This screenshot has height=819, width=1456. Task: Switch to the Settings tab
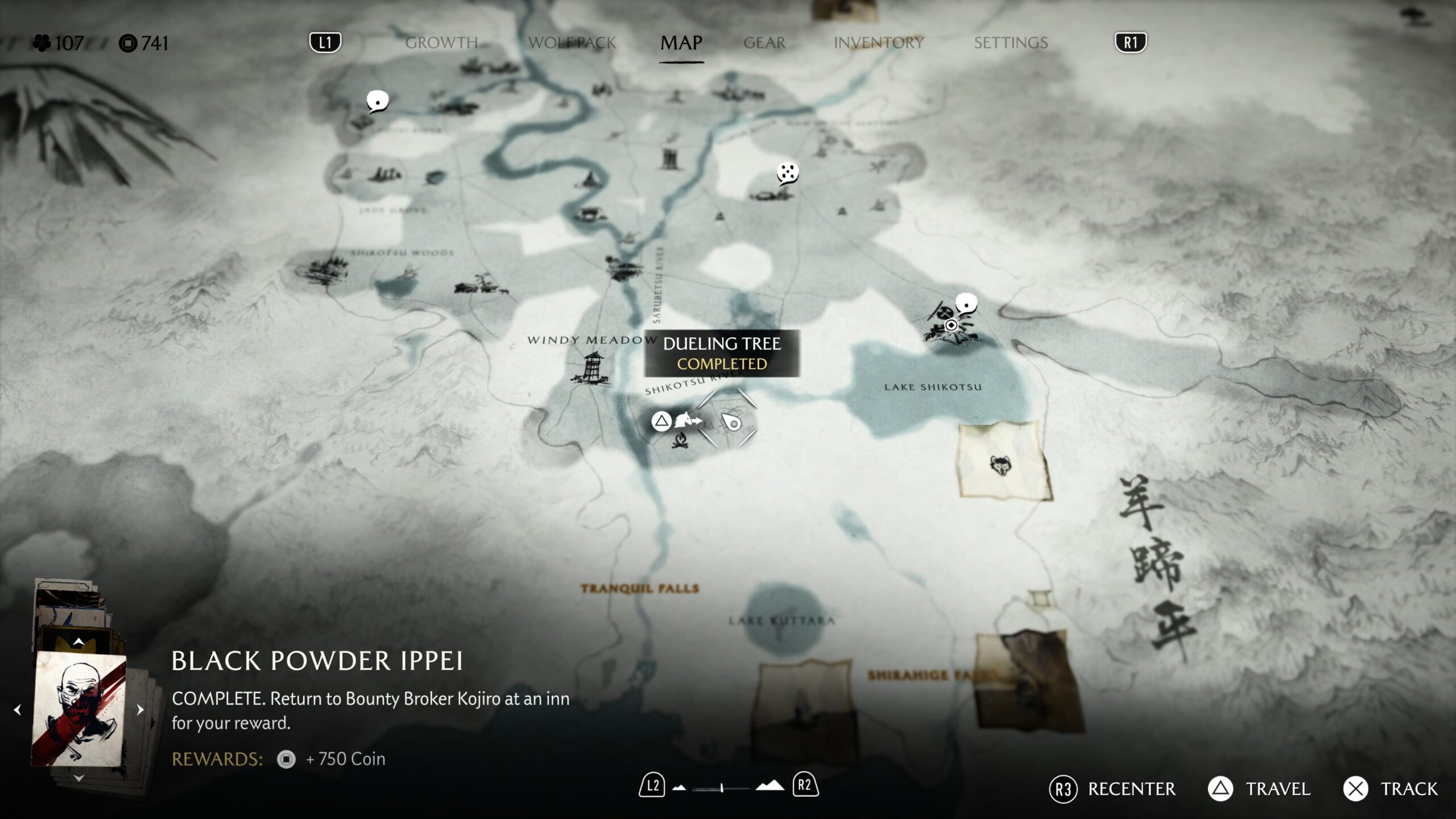coord(1011,43)
